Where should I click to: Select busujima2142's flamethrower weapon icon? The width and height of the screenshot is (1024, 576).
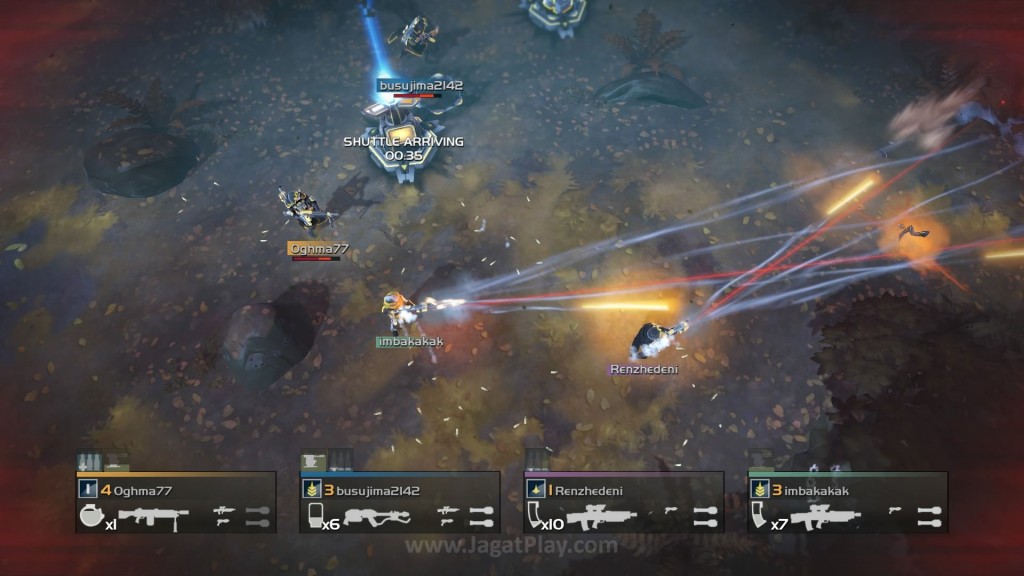(377, 517)
